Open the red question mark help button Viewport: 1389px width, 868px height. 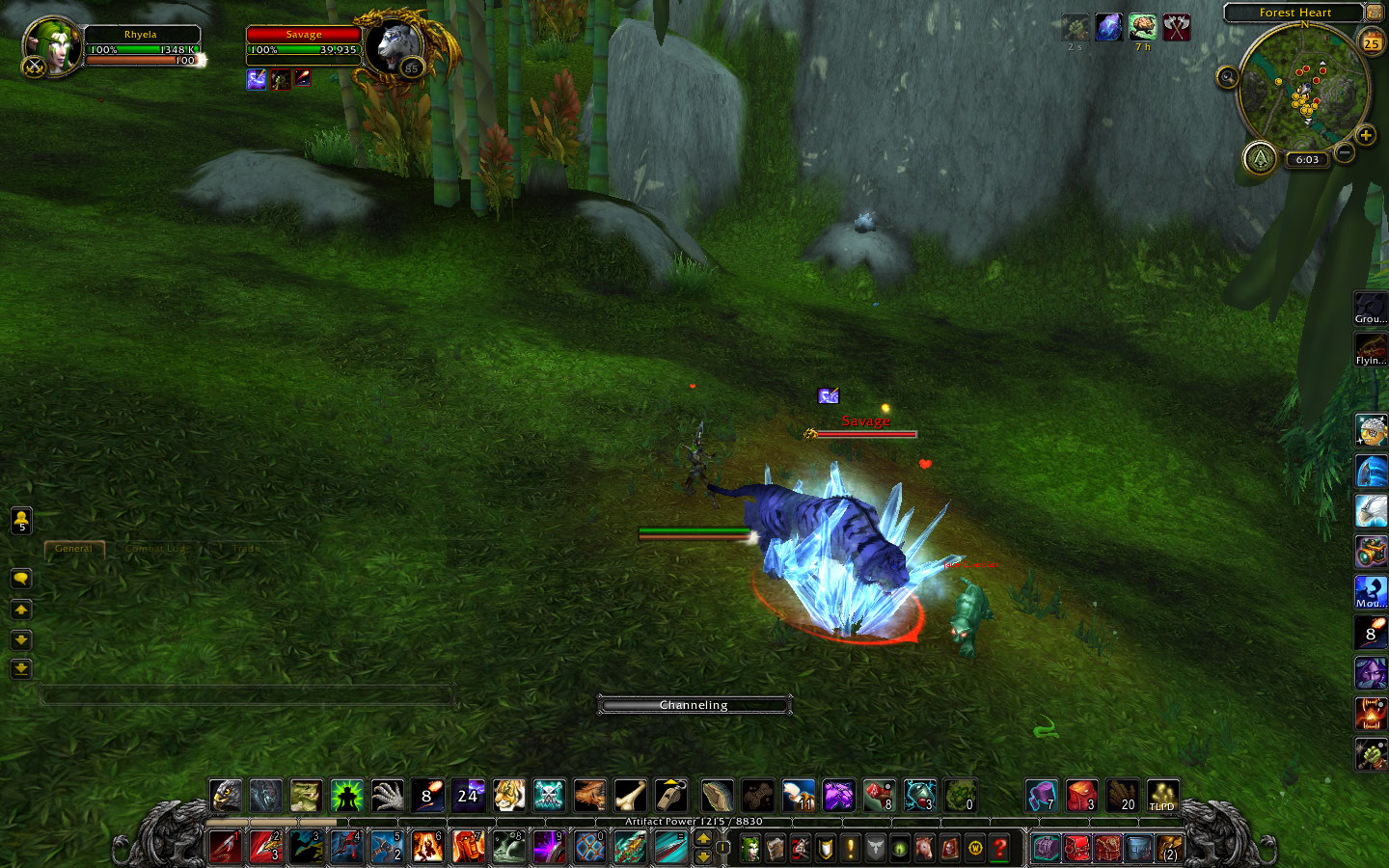point(1000,848)
